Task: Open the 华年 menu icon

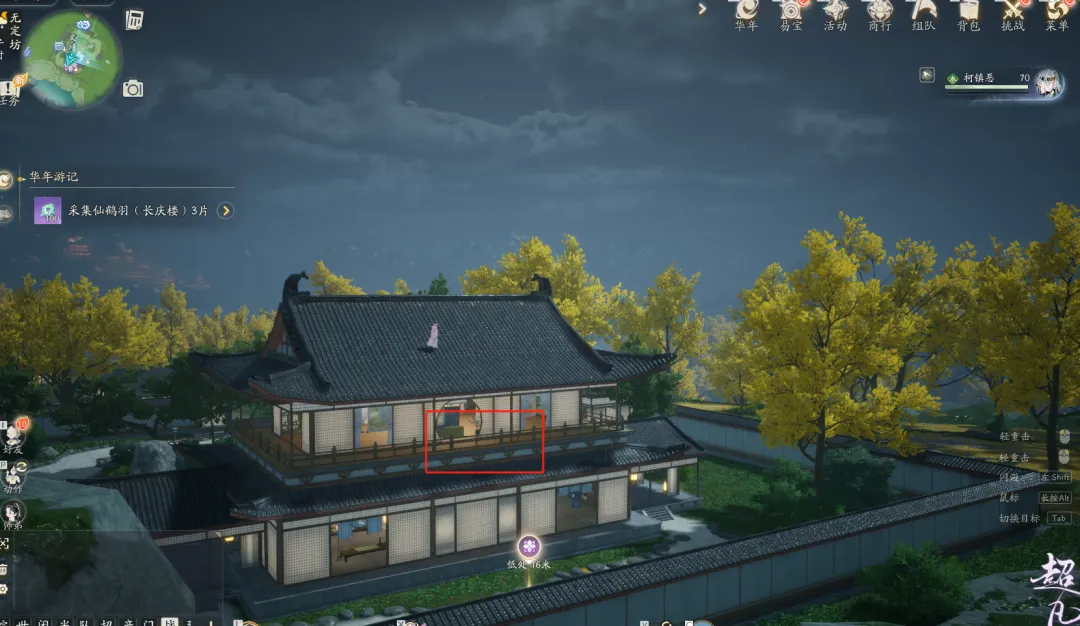Action: (746, 12)
